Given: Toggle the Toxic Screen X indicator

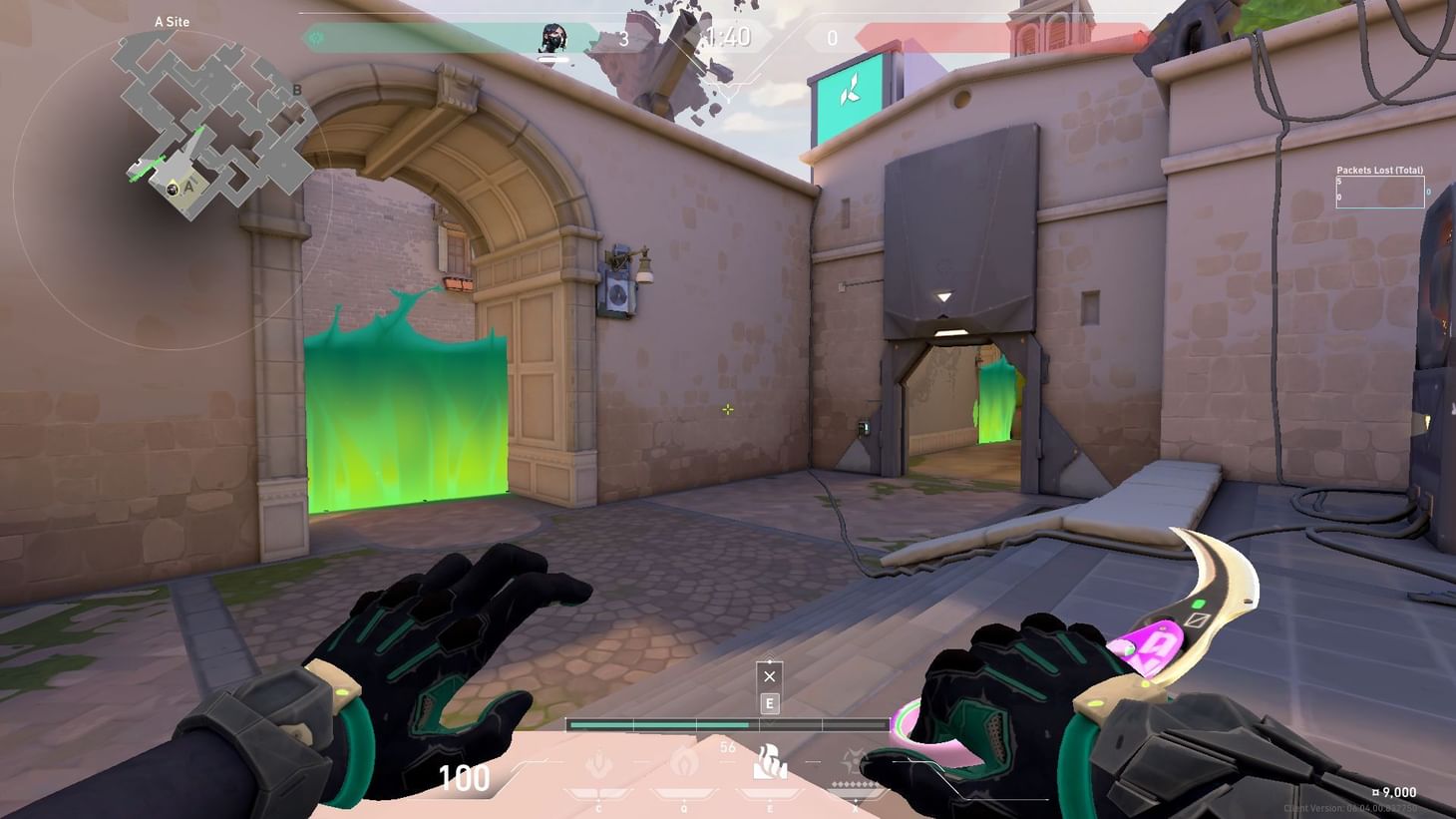Looking at the screenshot, I should coord(769,676).
